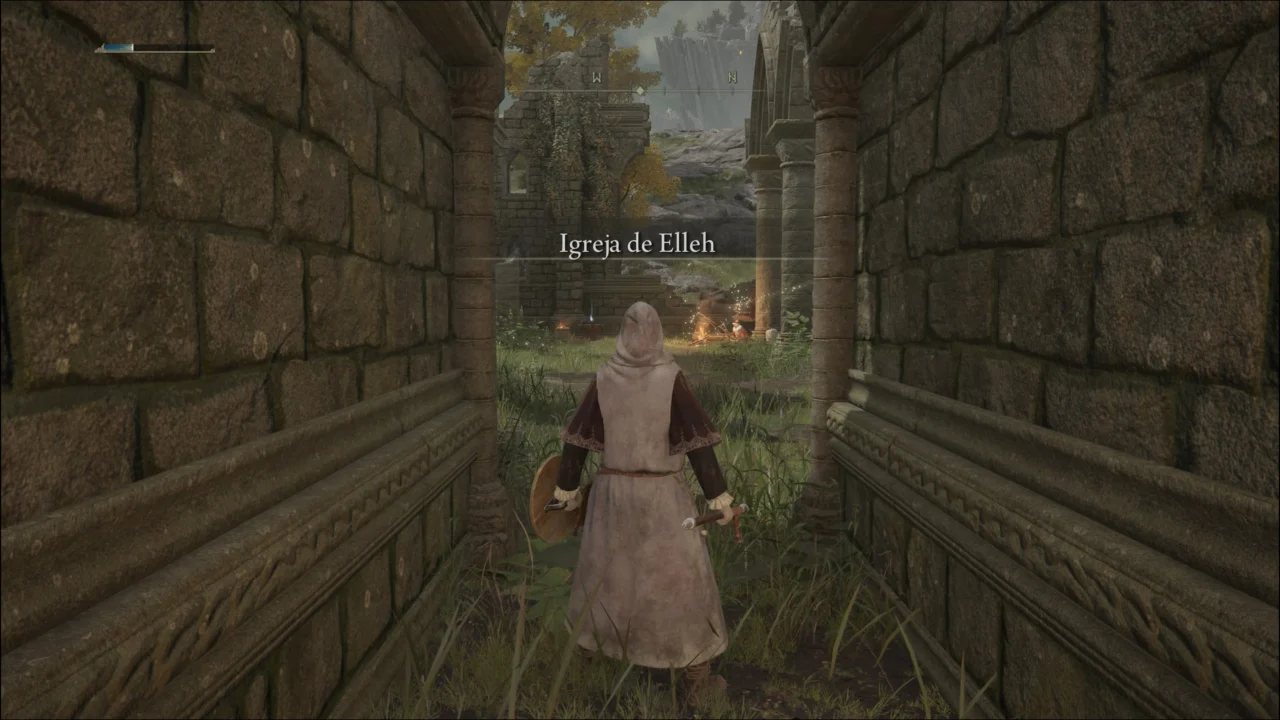Click the Site of Grace glowing light
1280x720 pixels.
tap(591, 318)
